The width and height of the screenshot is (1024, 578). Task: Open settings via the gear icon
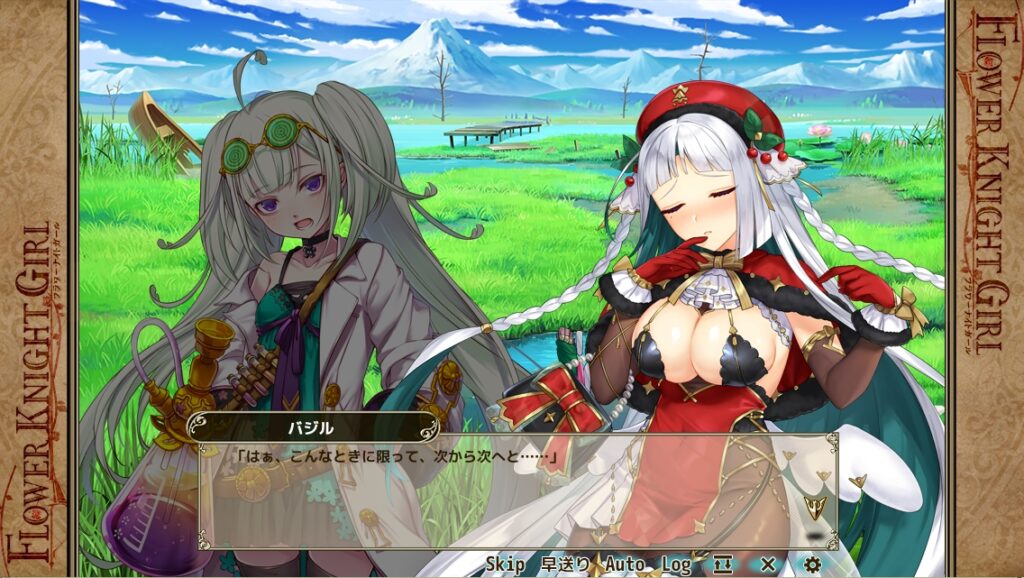tap(812, 565)
